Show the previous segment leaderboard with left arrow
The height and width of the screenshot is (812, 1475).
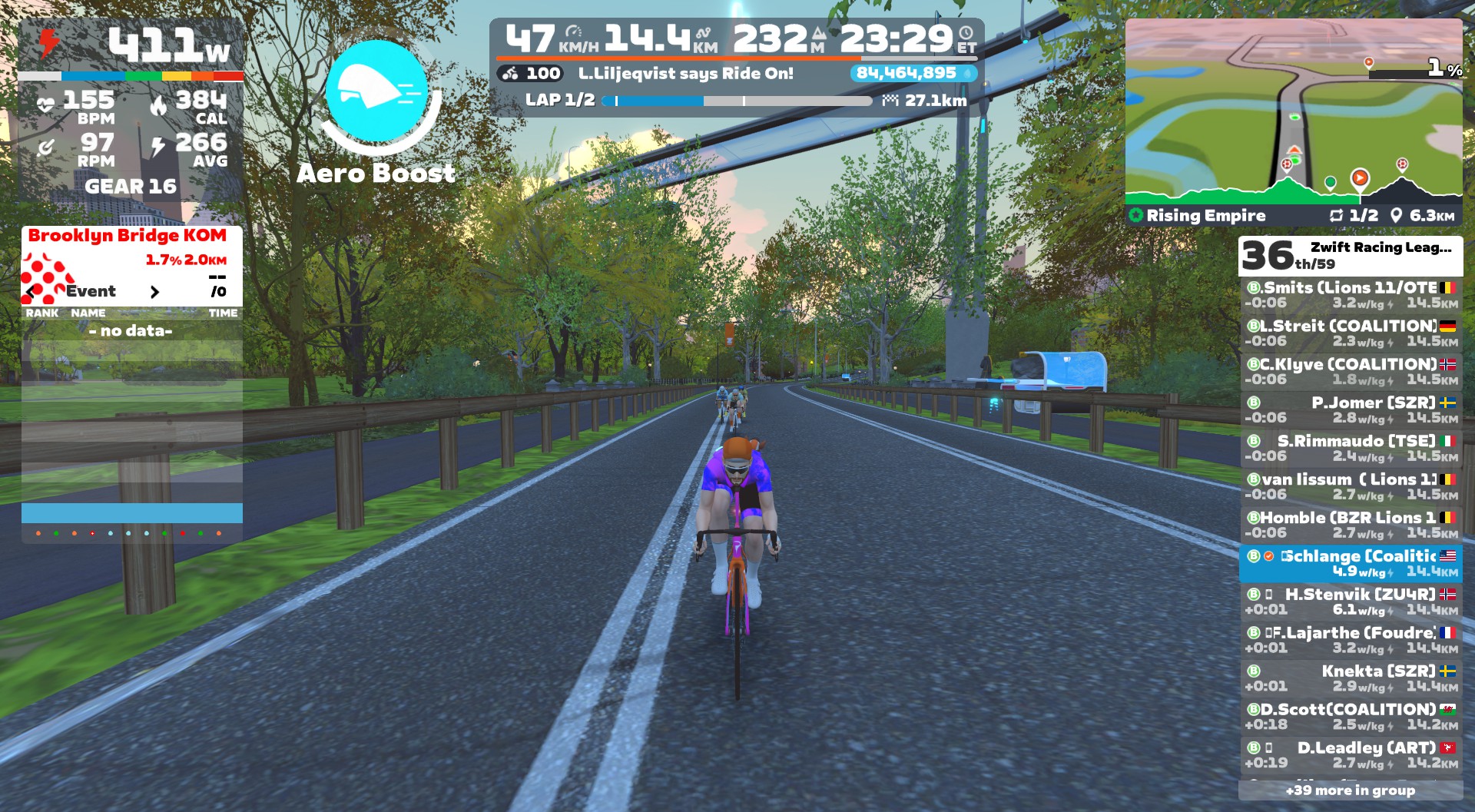(x=31, y=292)
